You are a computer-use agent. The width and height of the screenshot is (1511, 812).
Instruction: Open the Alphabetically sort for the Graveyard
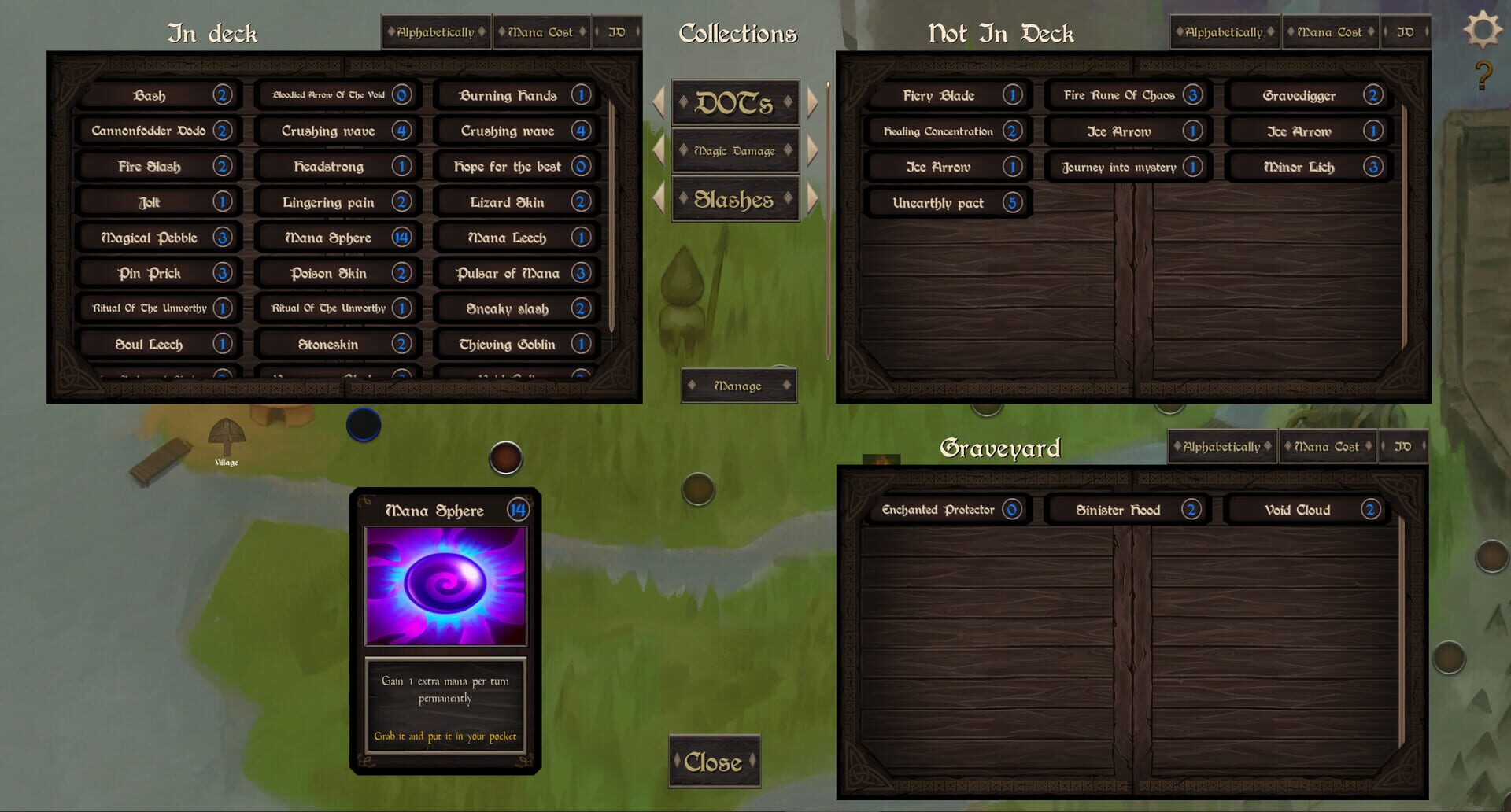click(x=1223, y=446)
